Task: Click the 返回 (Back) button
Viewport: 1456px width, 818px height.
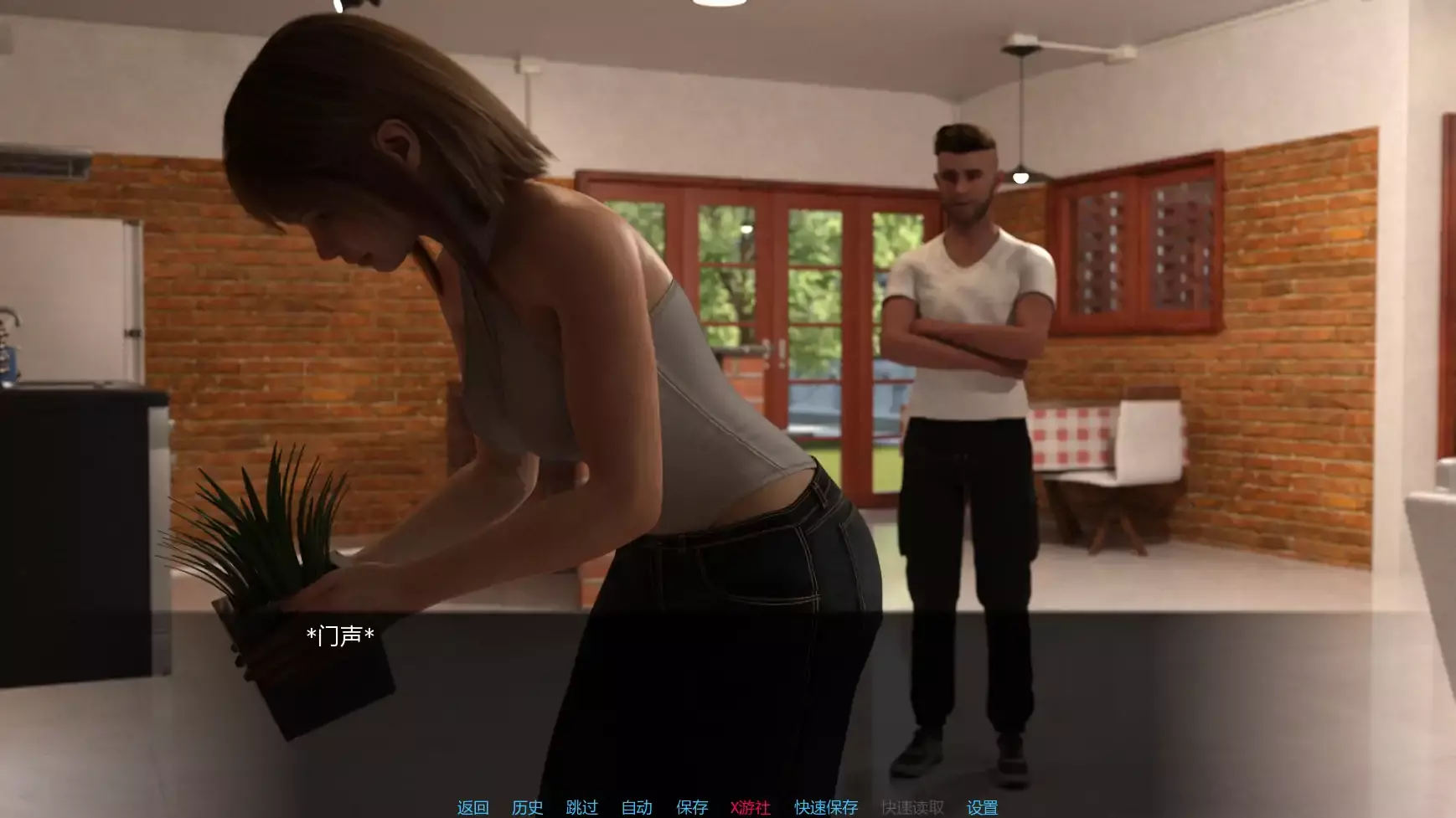Action: click(472, 807)
